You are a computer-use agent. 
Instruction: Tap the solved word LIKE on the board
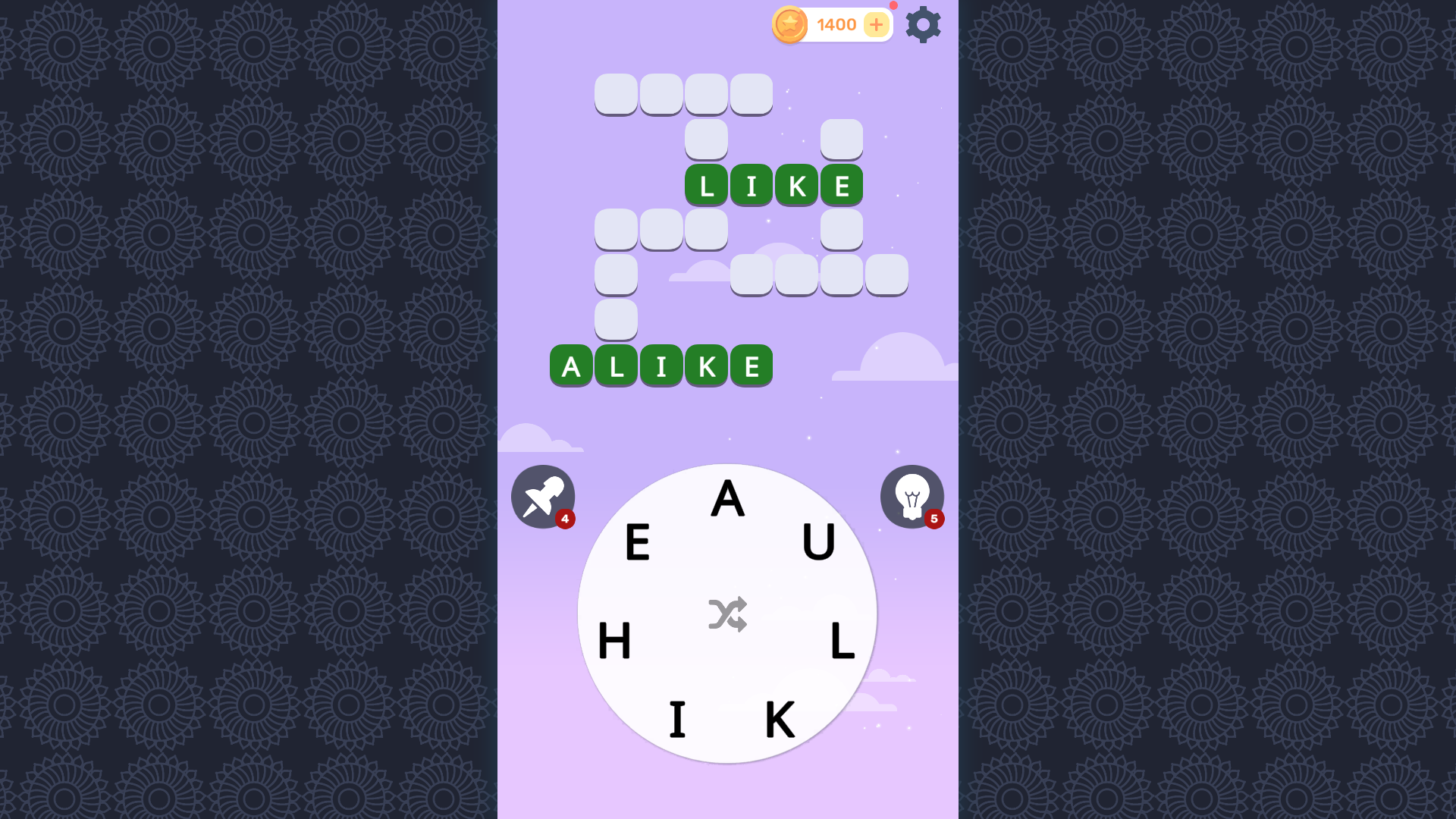pyautogui.click(x=773, y=184)
